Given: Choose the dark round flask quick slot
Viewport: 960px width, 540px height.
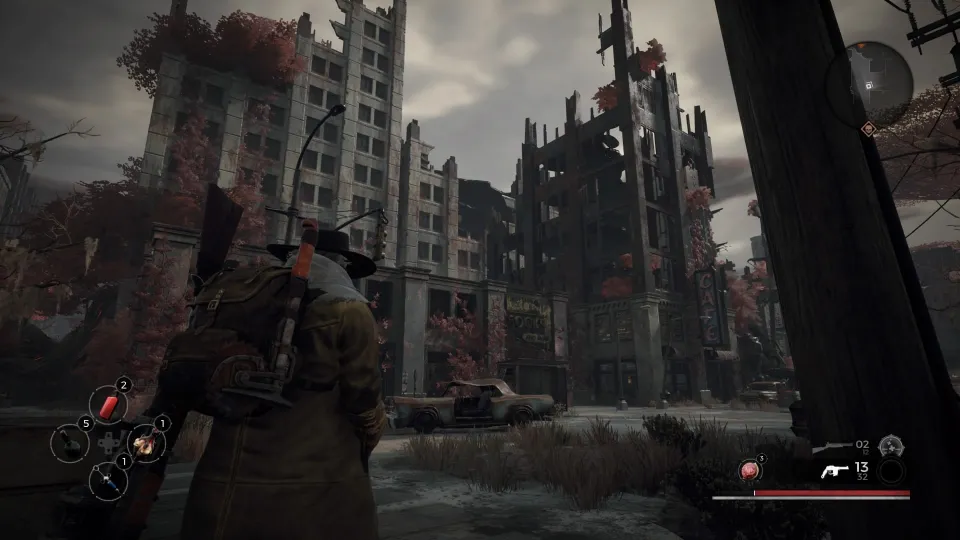Looking at the screenshot, I should click(70, 443).
